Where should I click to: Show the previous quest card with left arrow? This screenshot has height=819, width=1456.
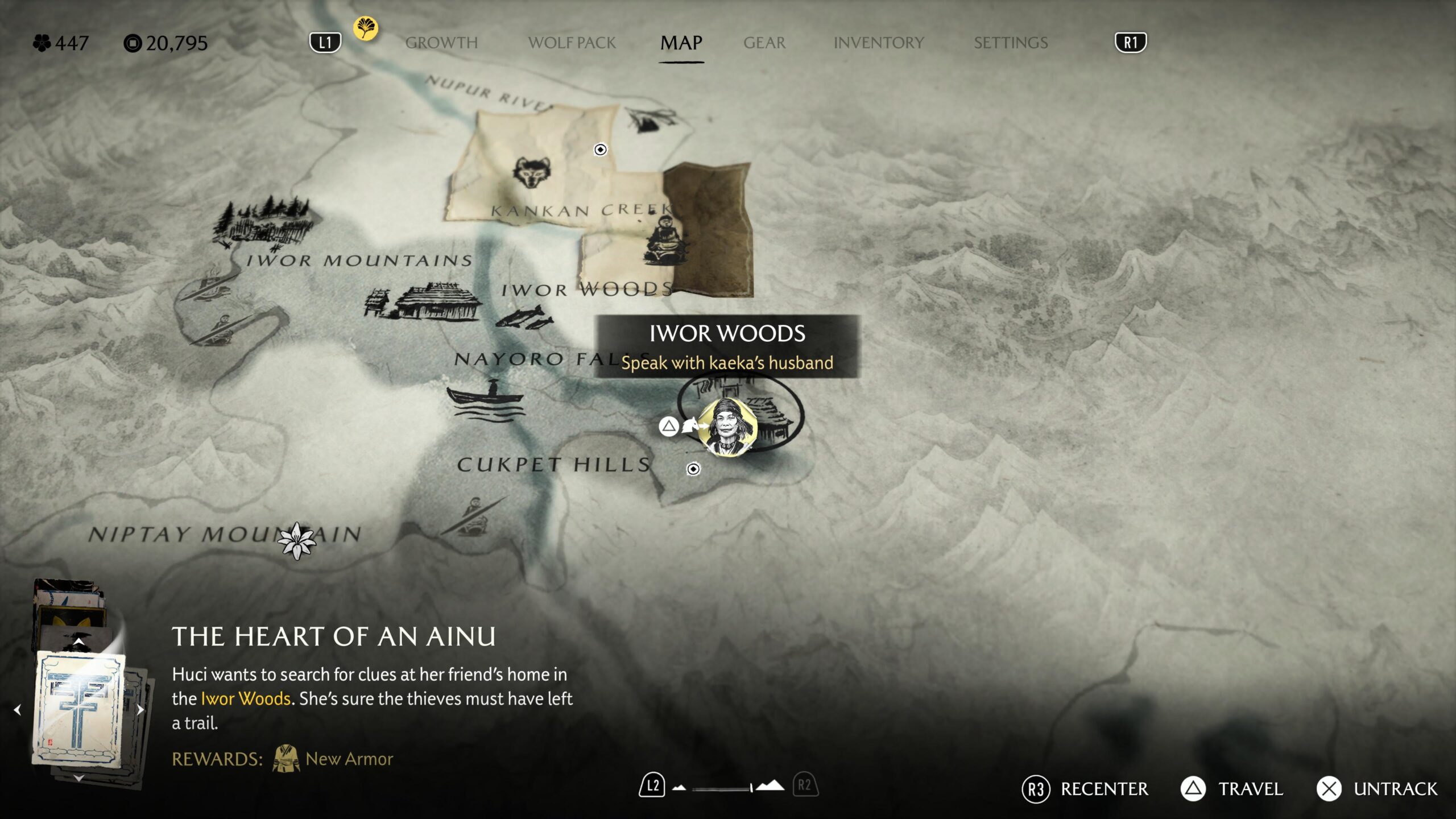(x=18, y=709)
